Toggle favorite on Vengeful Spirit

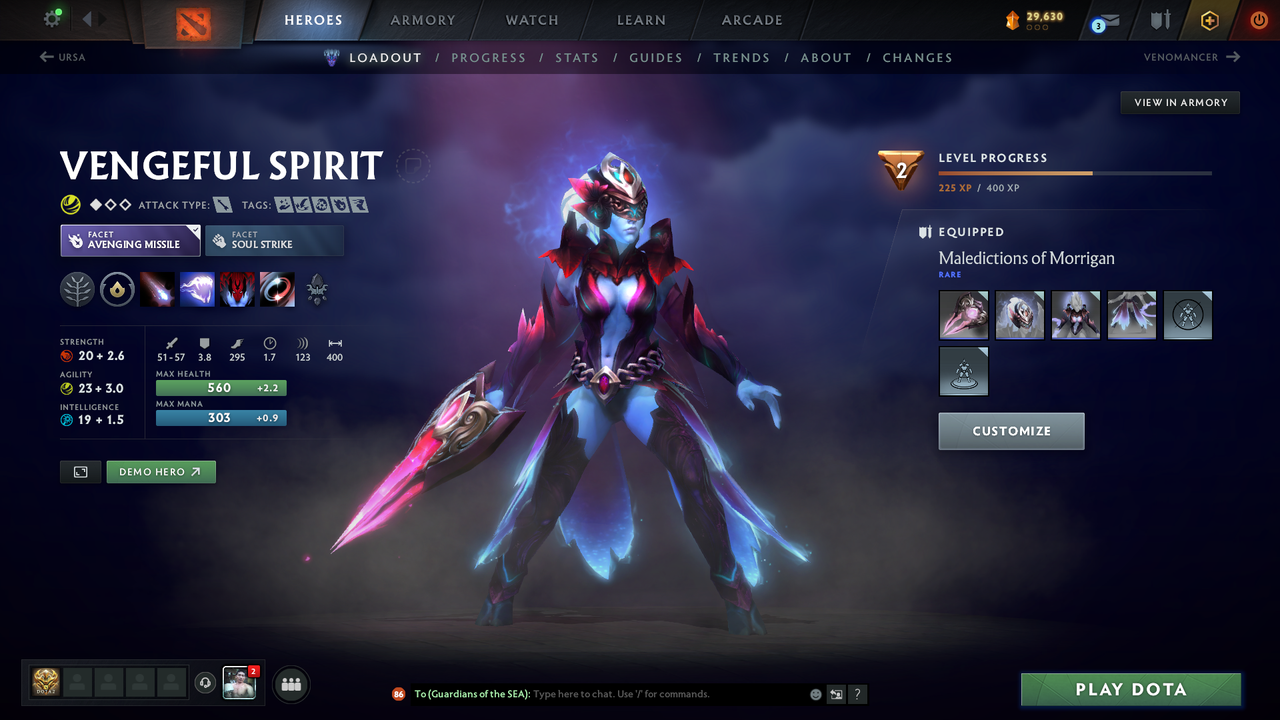[x=412, y=167]
